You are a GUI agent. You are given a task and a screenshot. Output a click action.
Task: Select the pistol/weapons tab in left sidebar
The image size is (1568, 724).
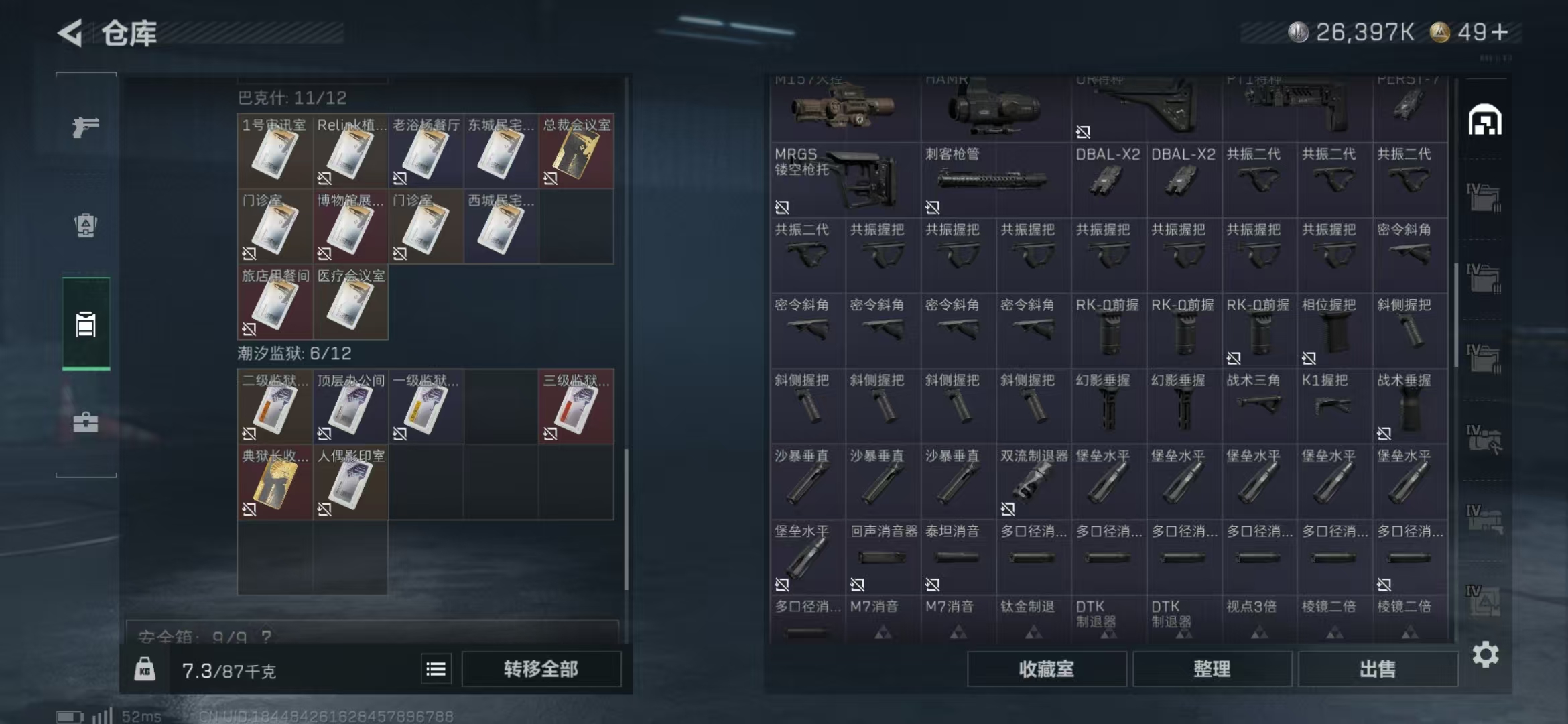[x=85, y=126]
